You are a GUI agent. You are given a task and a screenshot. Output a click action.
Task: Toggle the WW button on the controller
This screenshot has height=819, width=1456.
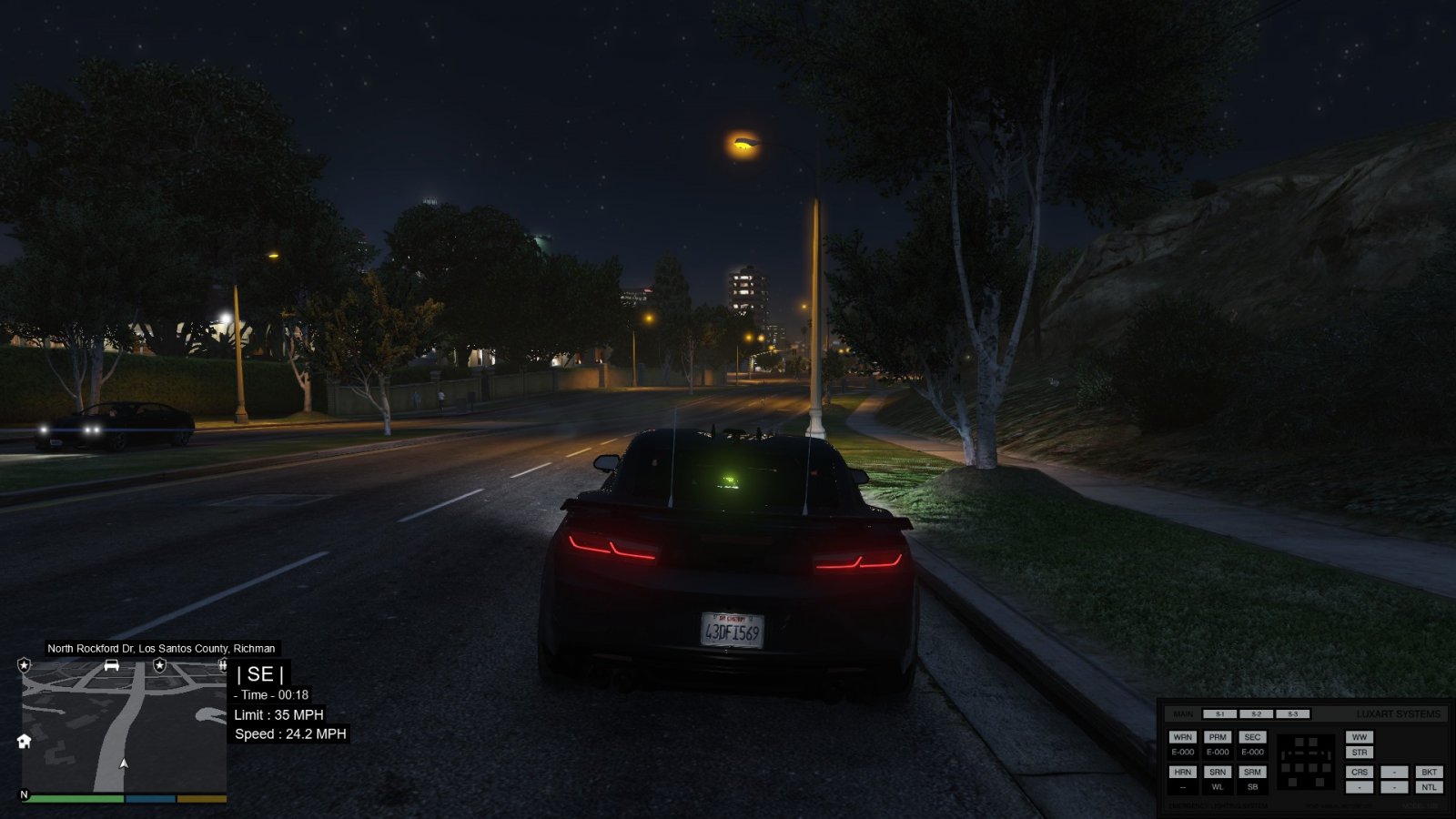tap(1359, 737)
